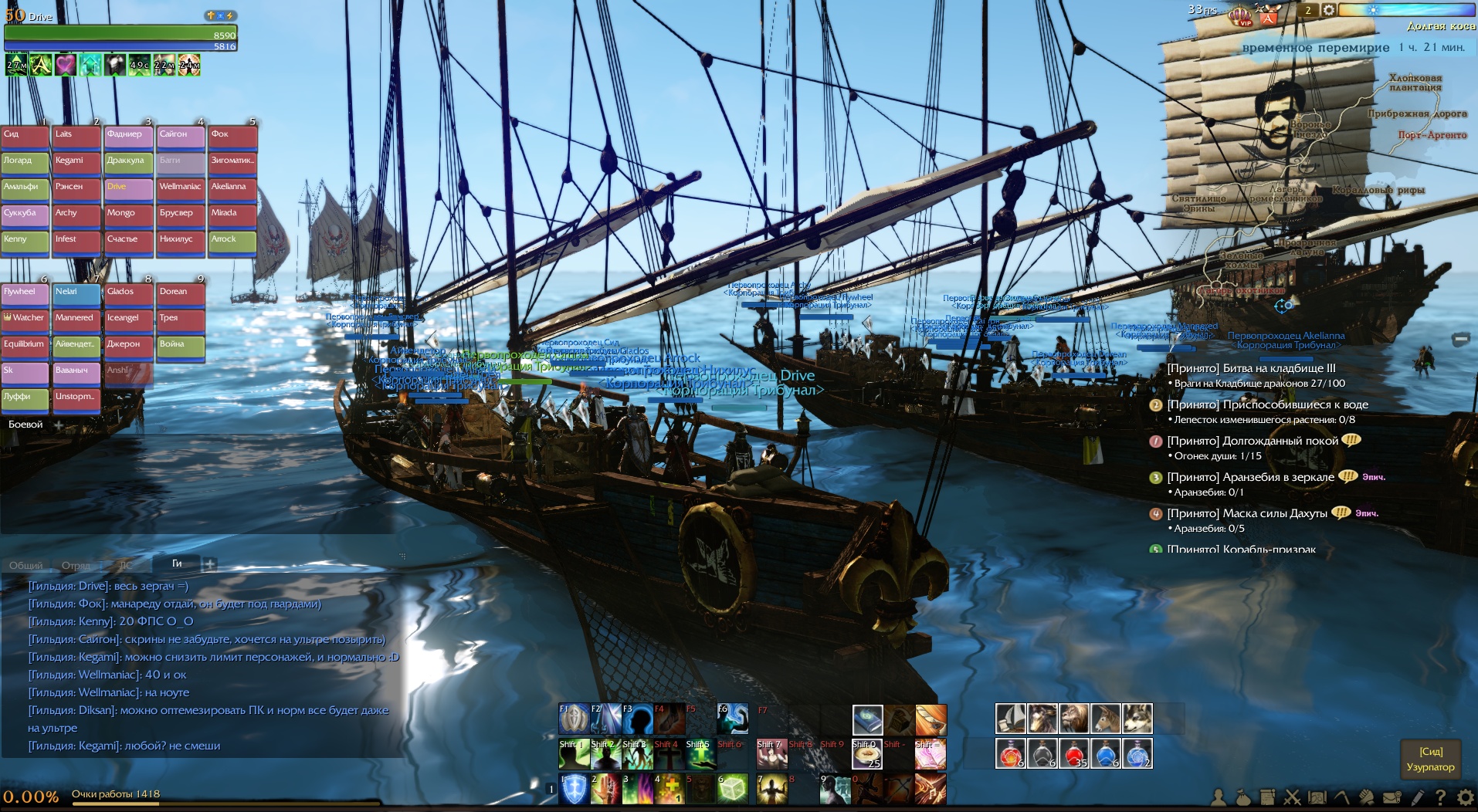The height and width of the screenshot is (812, 1478).
Task: Open the question mark help icon
Action: pos(1441,797)
